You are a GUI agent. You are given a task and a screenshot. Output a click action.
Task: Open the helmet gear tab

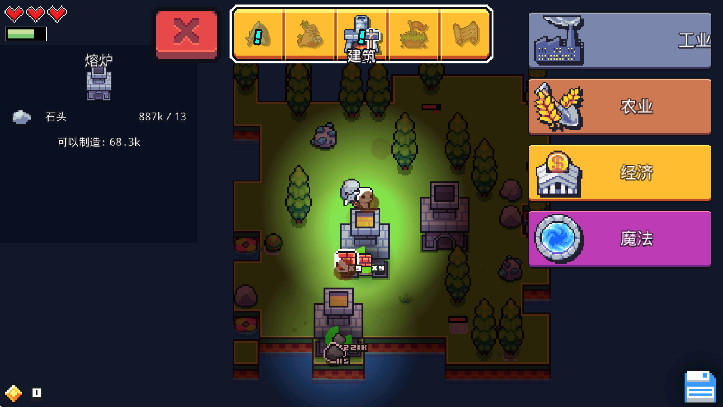(x=258, y=35)
